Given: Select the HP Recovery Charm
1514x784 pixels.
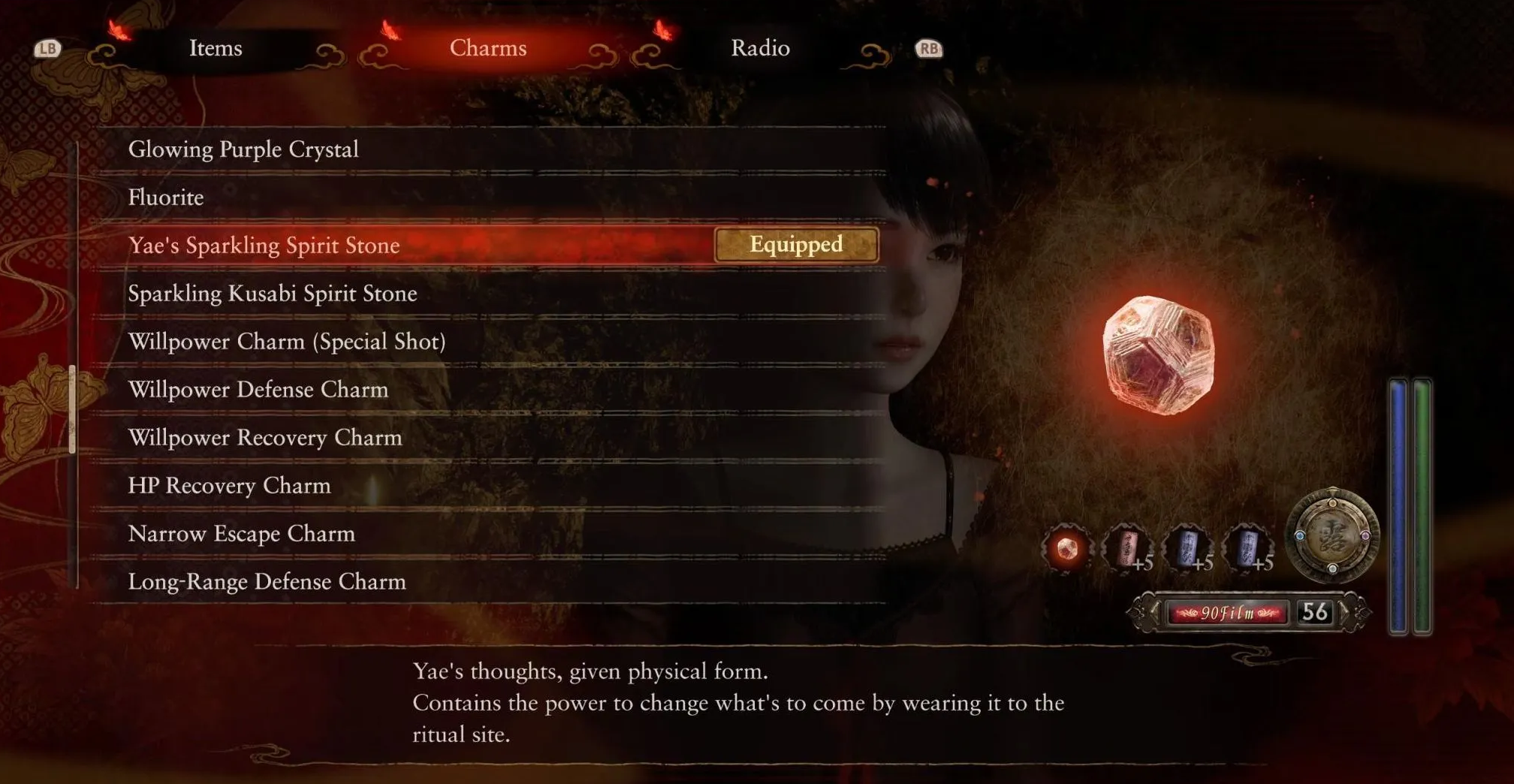Looking at the screenshot, I should 229,486.
